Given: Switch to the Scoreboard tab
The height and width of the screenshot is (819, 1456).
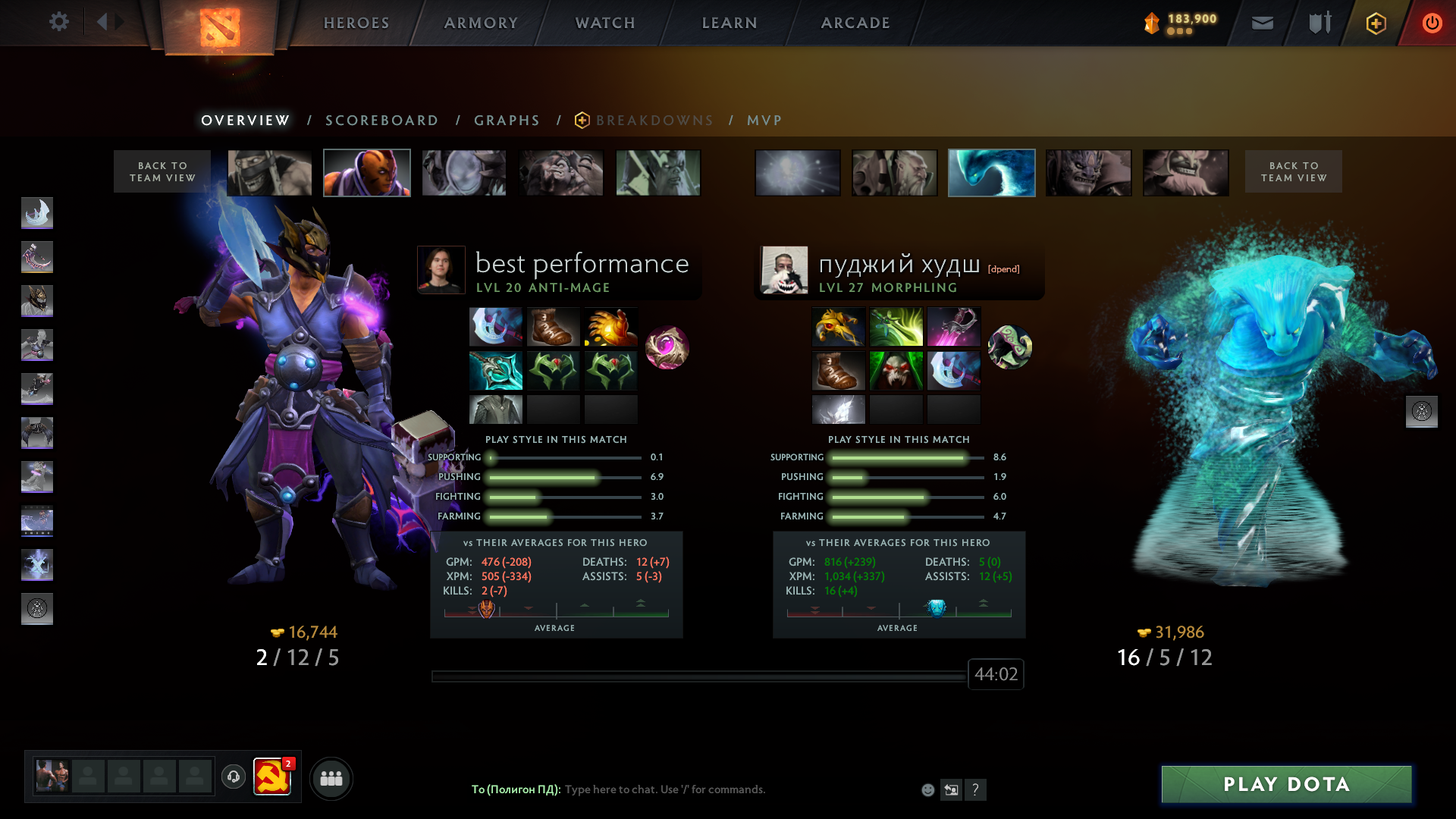Looking at the screenshot, I should pyautogui.click(x=381, y=121).
